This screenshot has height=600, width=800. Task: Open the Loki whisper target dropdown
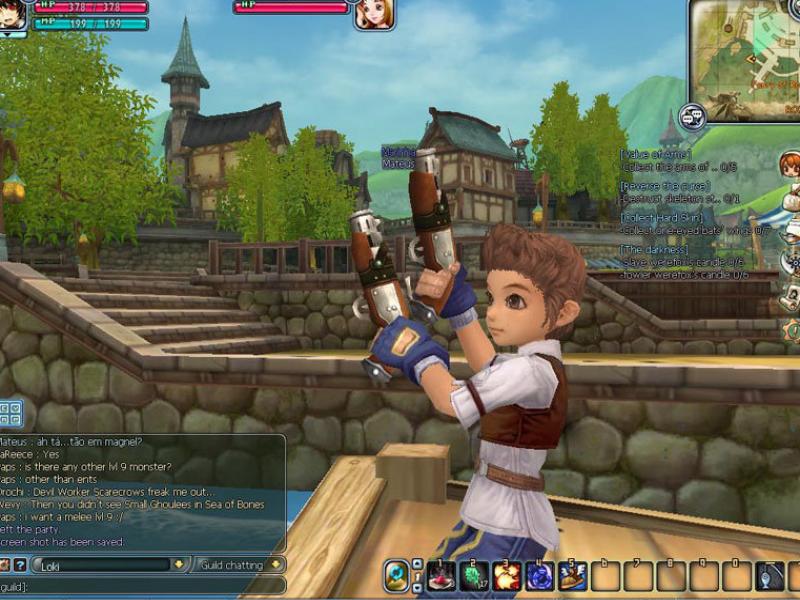pyautogui.click(x=178, y=565)
